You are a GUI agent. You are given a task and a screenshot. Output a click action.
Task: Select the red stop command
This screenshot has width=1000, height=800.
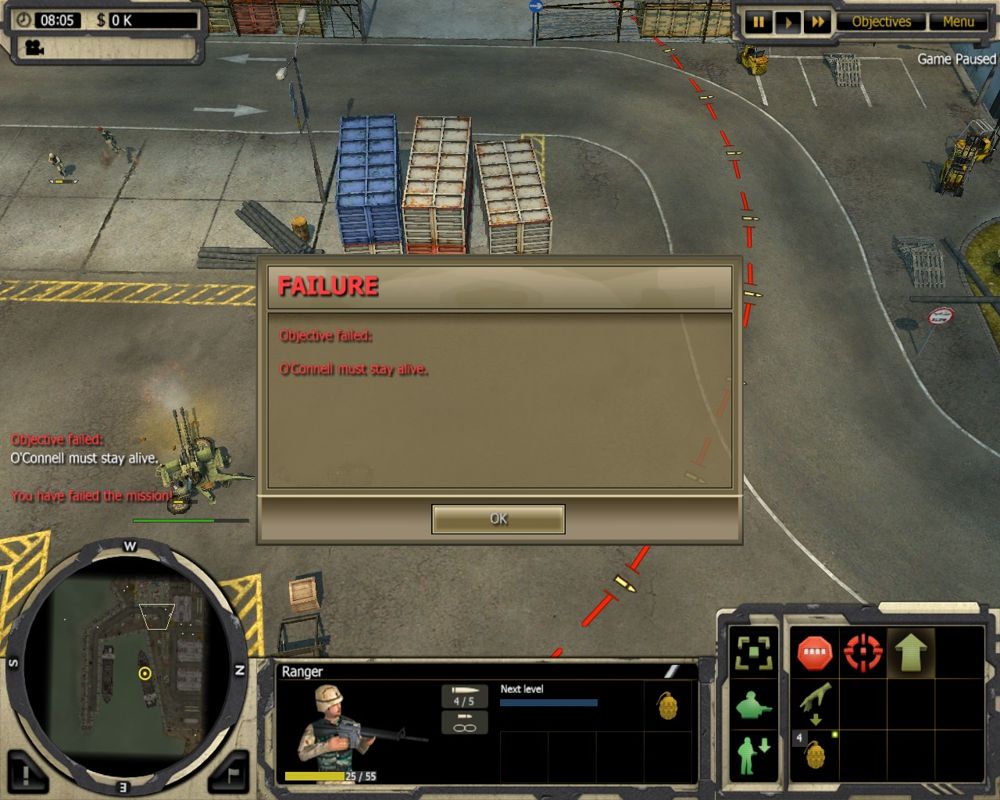[x=815, y=654]
